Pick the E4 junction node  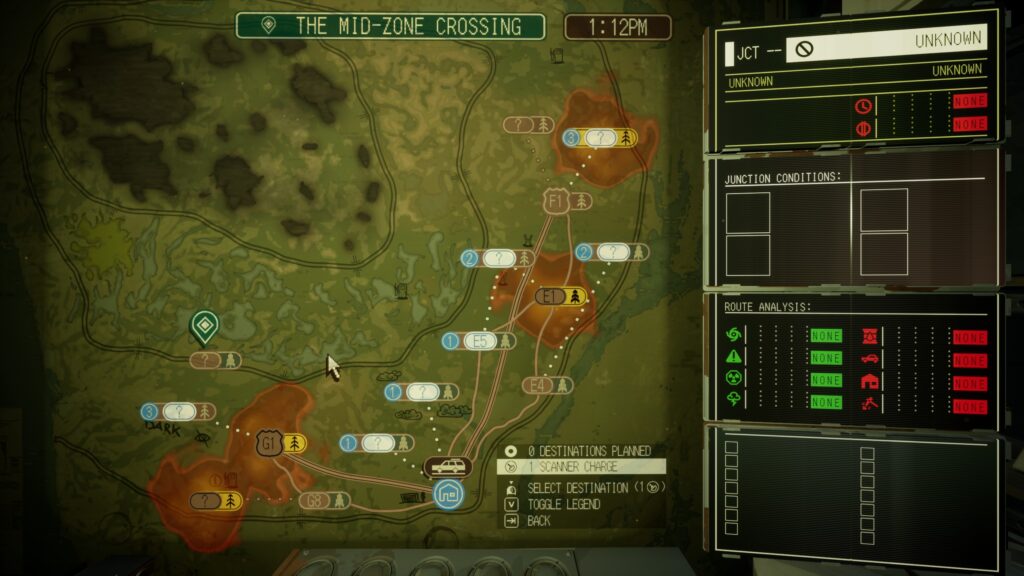pos(538,385)
